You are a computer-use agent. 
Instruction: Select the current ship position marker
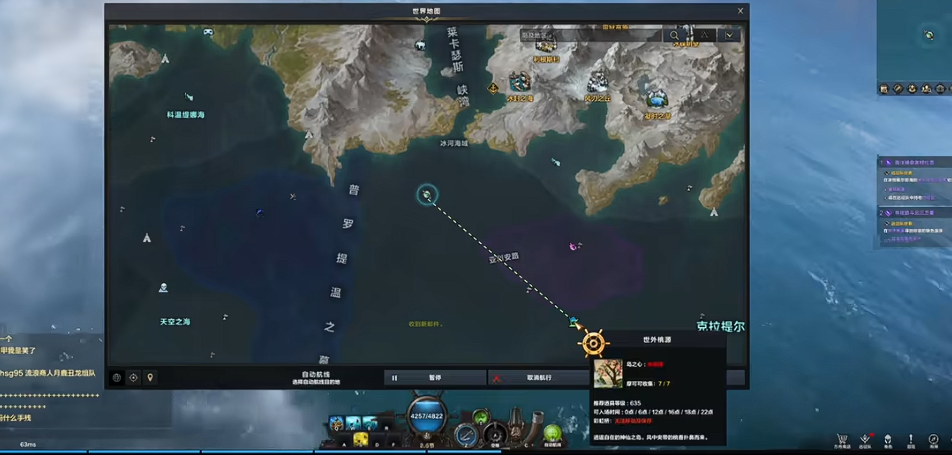coord(427,194)
